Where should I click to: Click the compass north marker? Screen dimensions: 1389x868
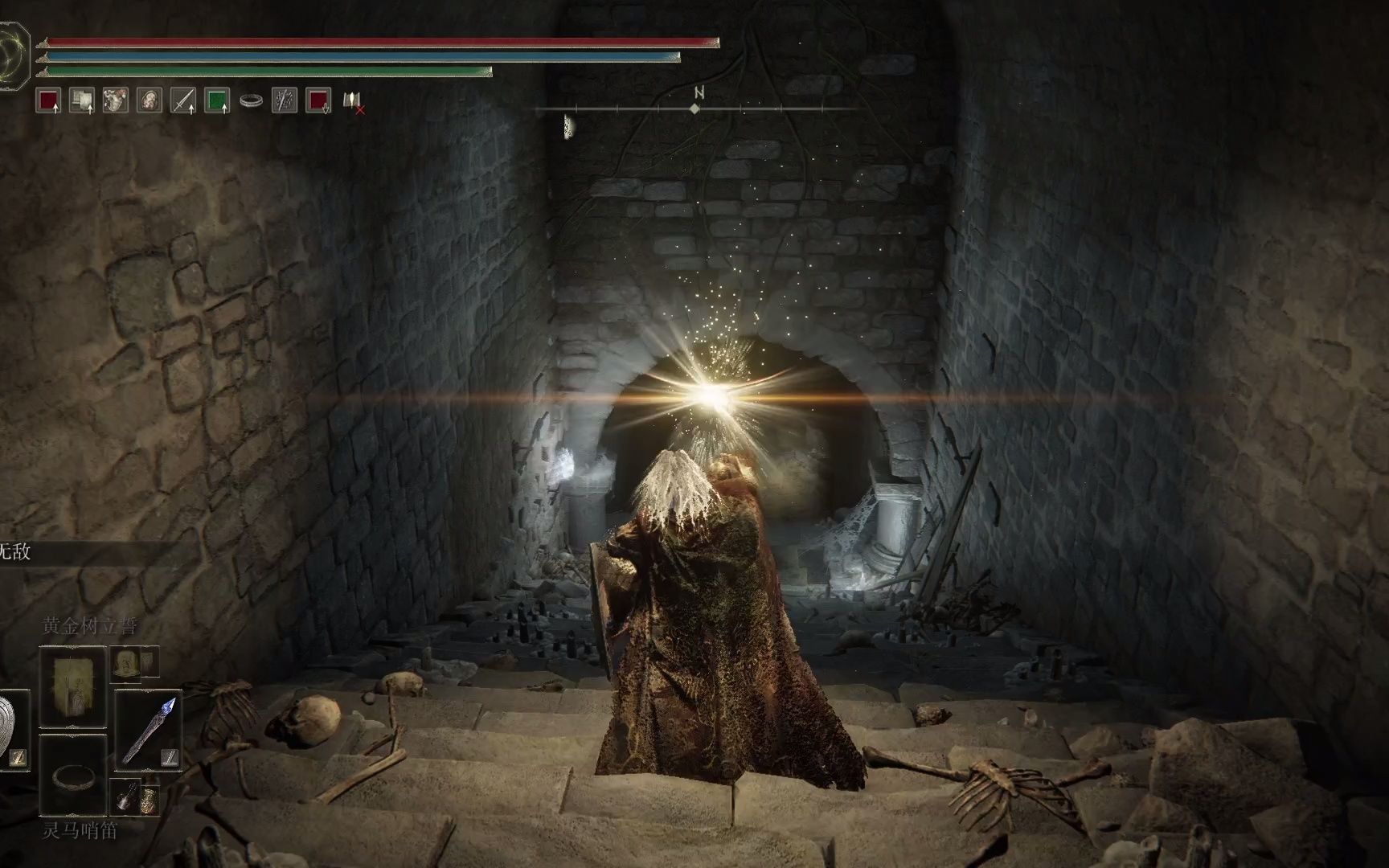696,101
